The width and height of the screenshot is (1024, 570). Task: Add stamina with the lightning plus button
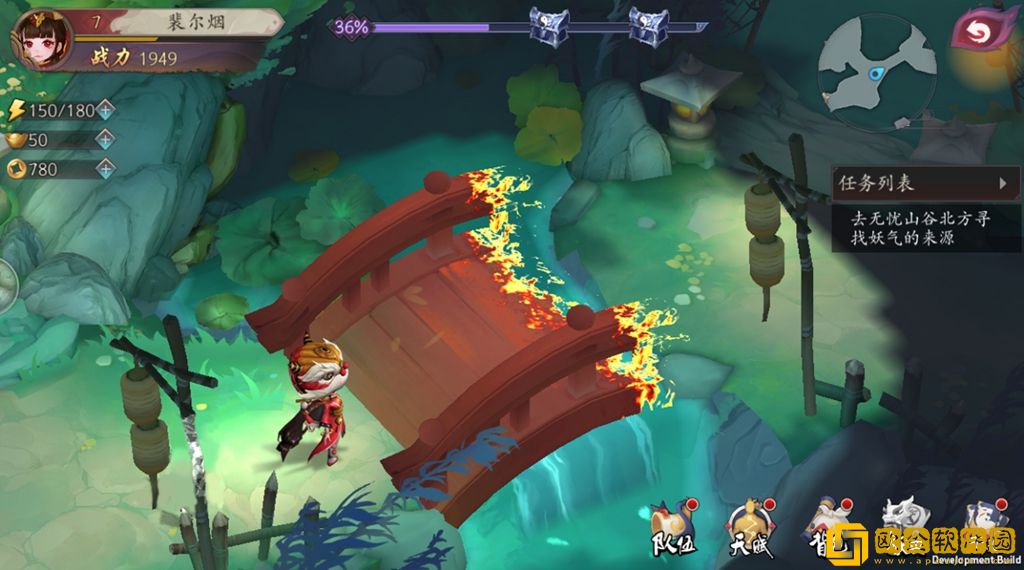[105, 109]
